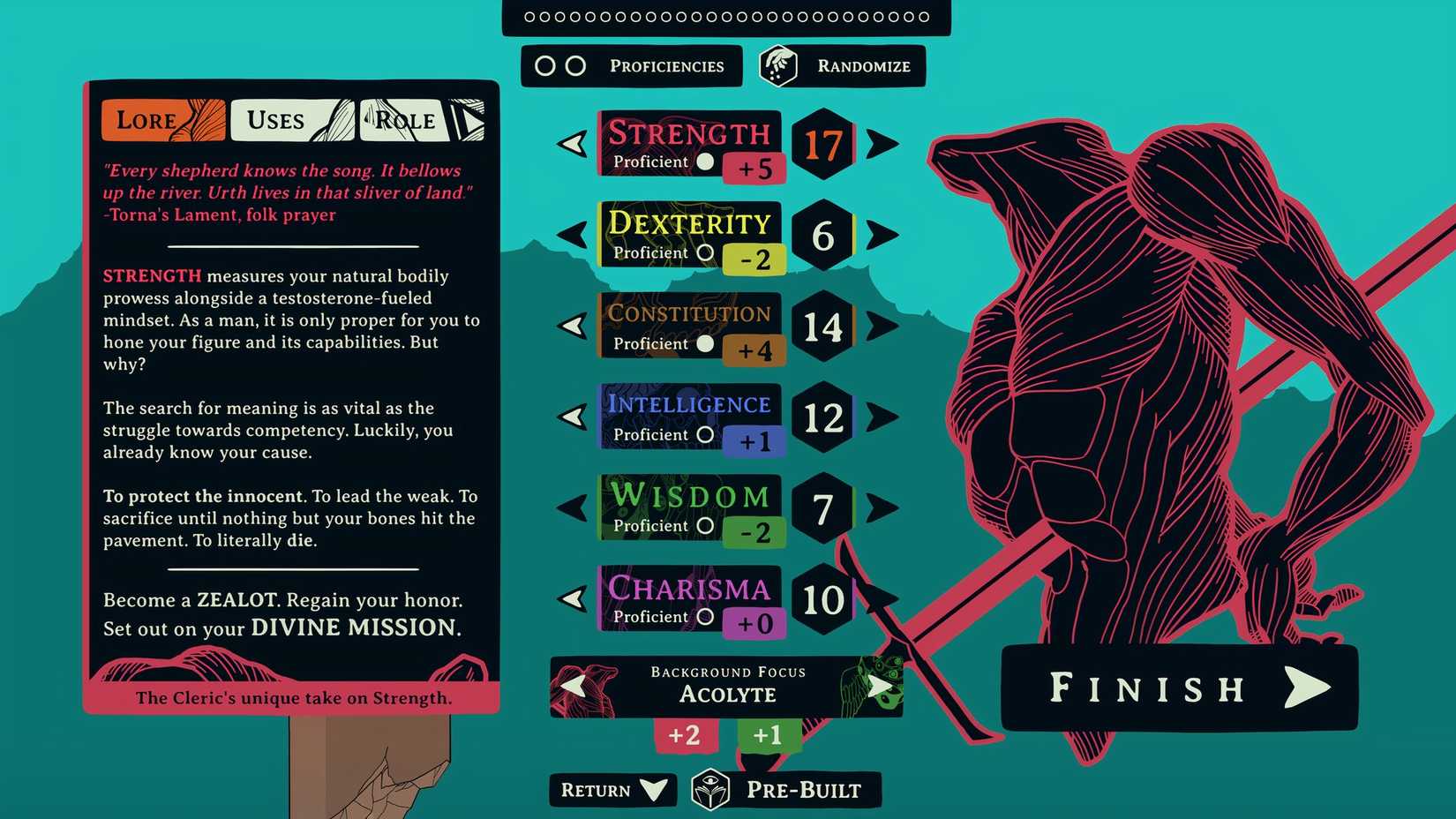
Task: Click the blade icon on the Role tab
Action: pyautogui.click(x=469, y=120)
